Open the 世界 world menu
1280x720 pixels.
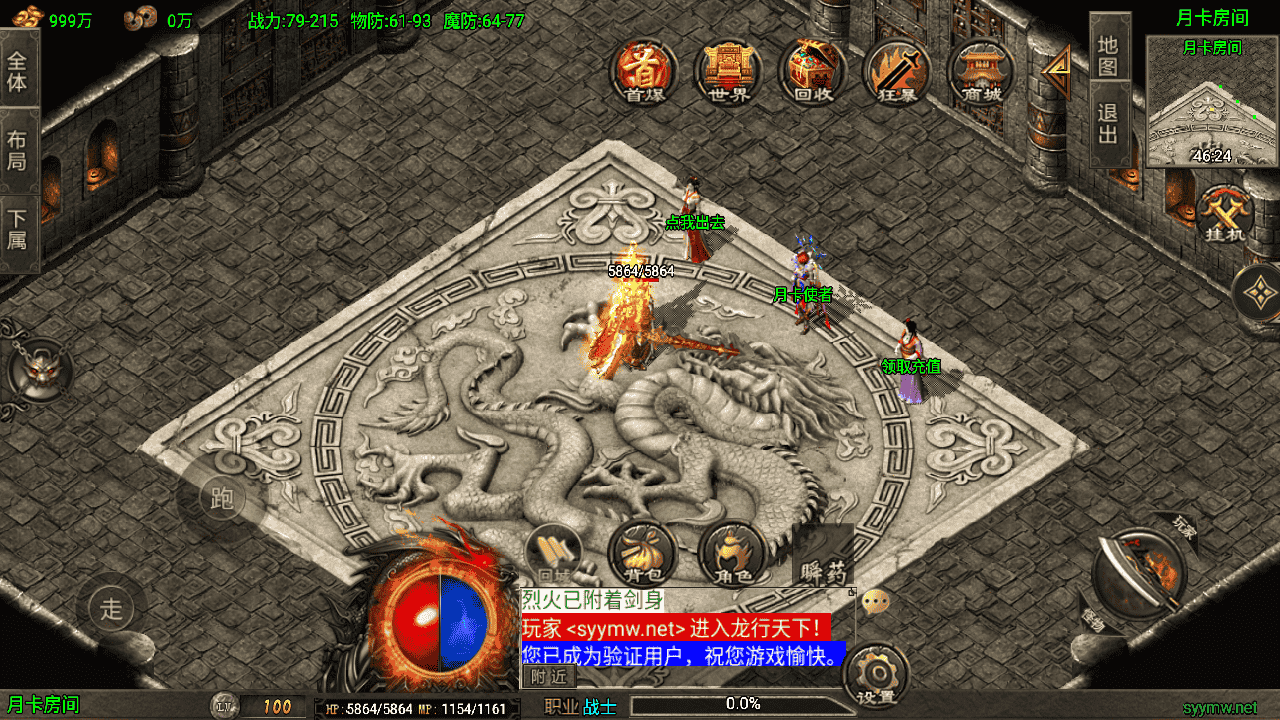[728, 71]
